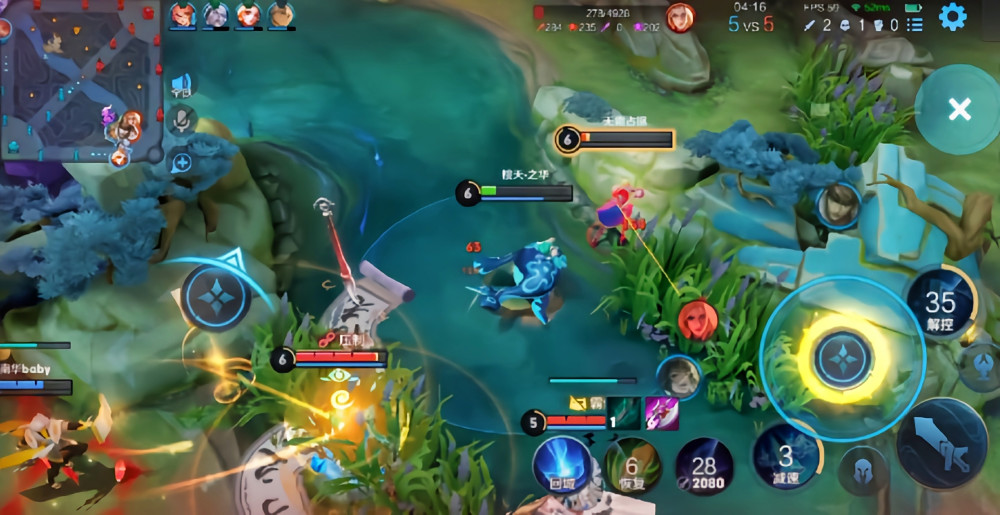Screen dimensions: 1000x515
Task: Open the minimap
Action: tap(80, 80)
